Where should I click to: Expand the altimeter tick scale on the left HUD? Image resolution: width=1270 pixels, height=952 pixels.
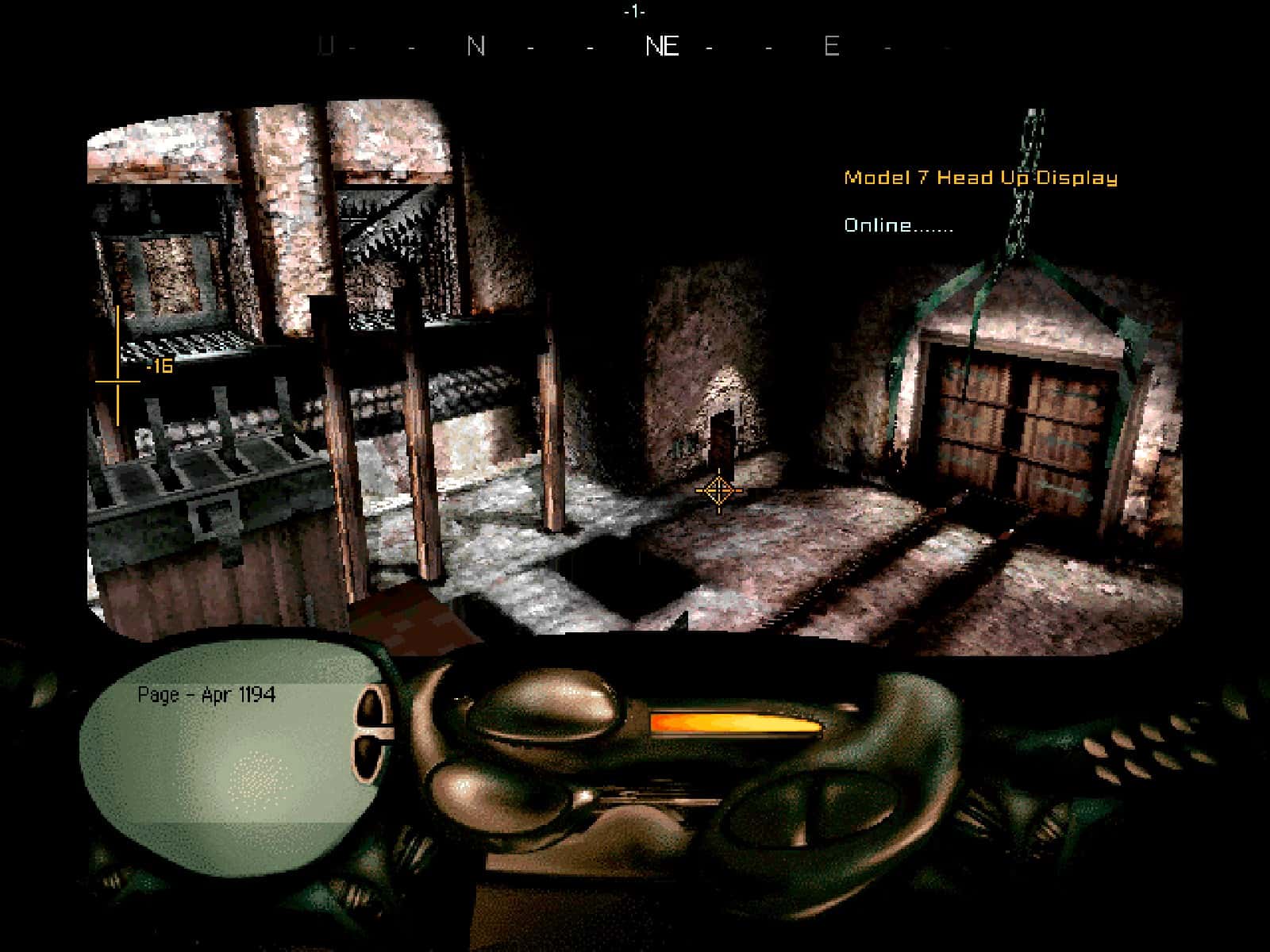[117, 365]
